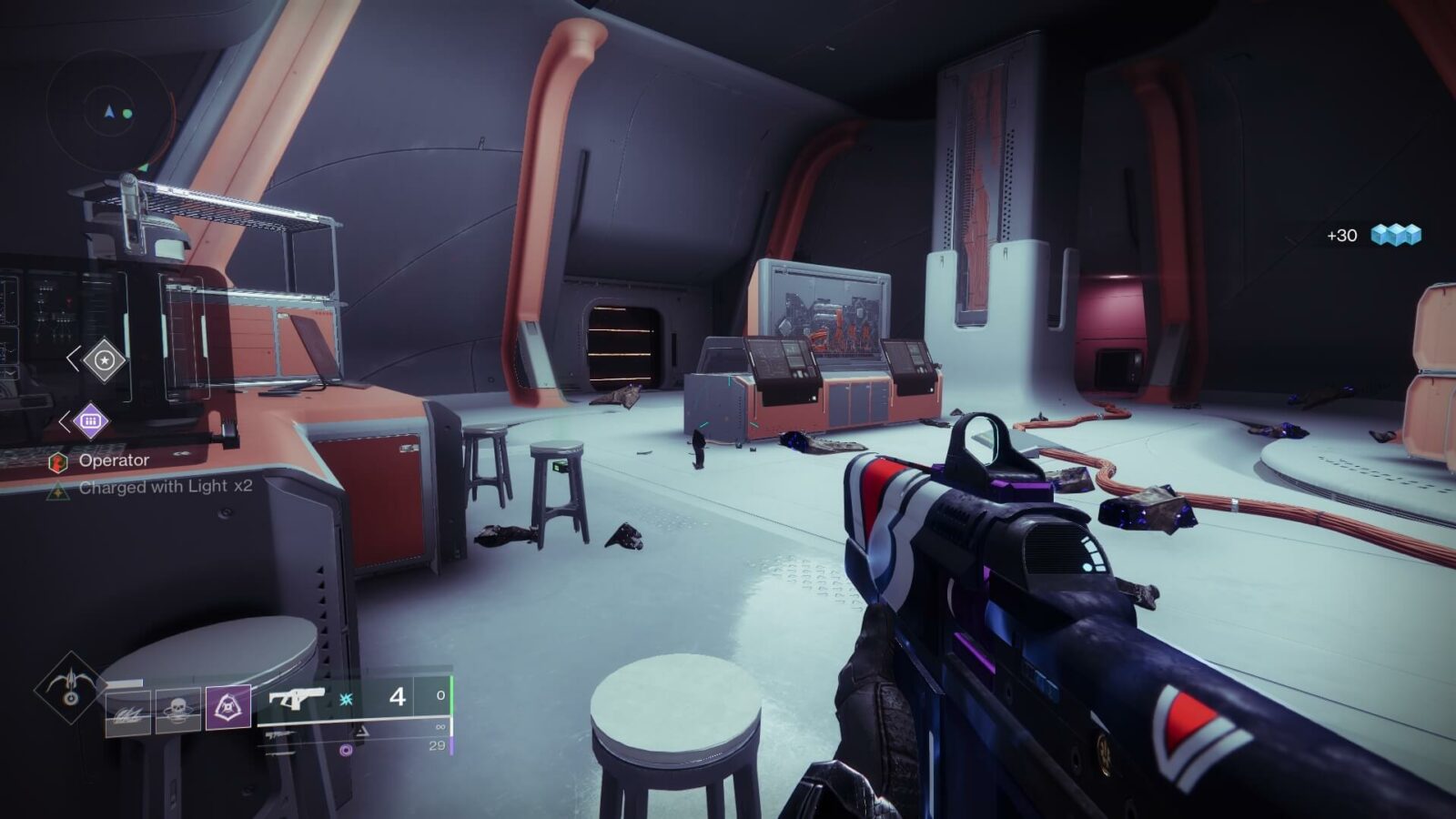This screenshot has height=819, width=1456.
Task: Click the red hexagonal Operator buff icon
Action: pos(58,461)
